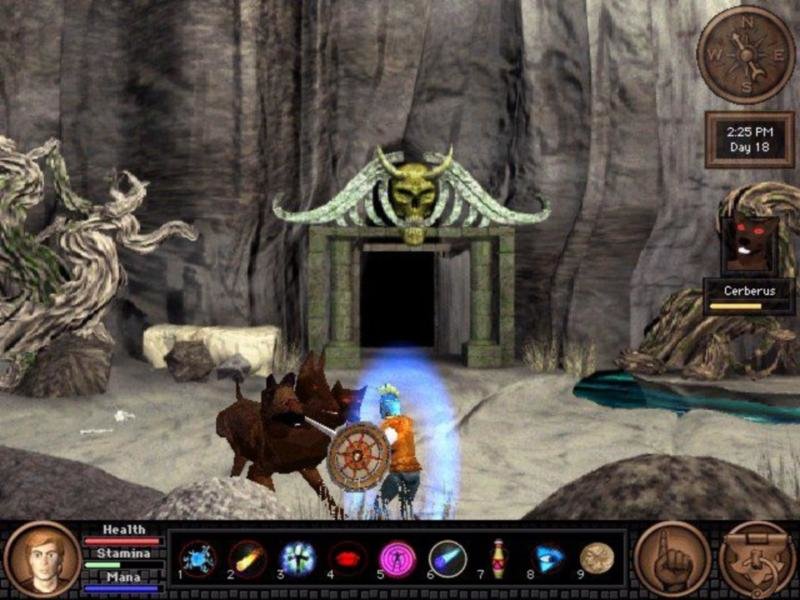800x600 pixels.
Task: Select the Cerberus enemy portrait
Action: coord(749,245)
